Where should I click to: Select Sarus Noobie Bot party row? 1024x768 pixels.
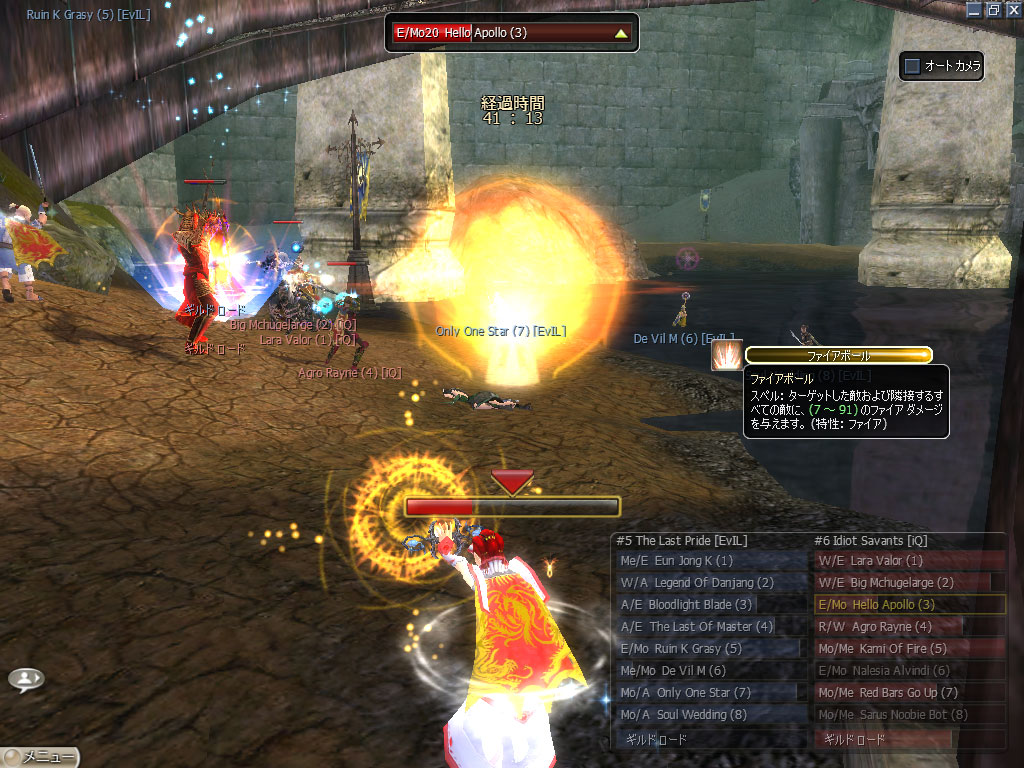coord(909,715)
